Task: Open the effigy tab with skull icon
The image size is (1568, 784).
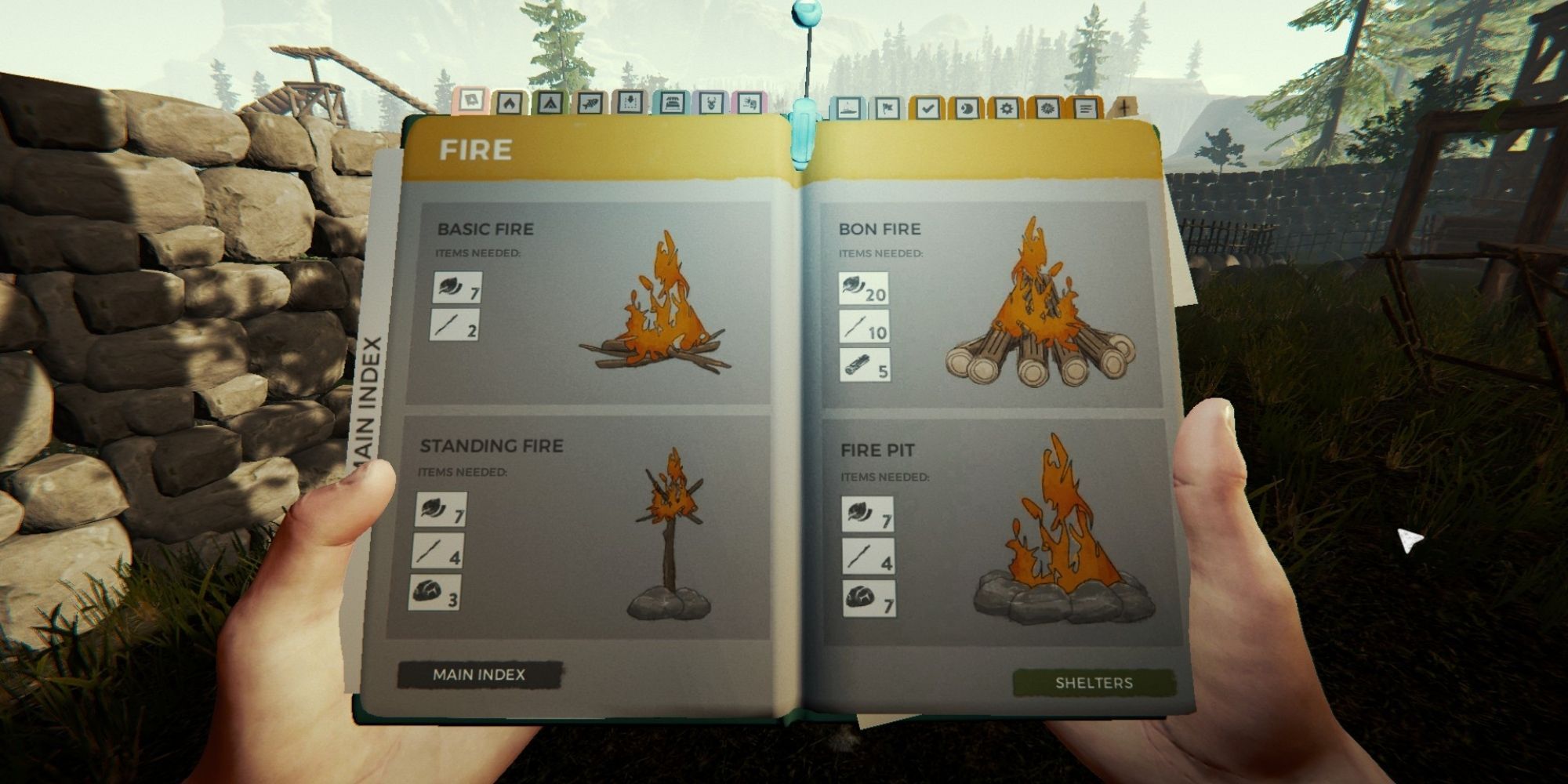Action: coord(750,103)
